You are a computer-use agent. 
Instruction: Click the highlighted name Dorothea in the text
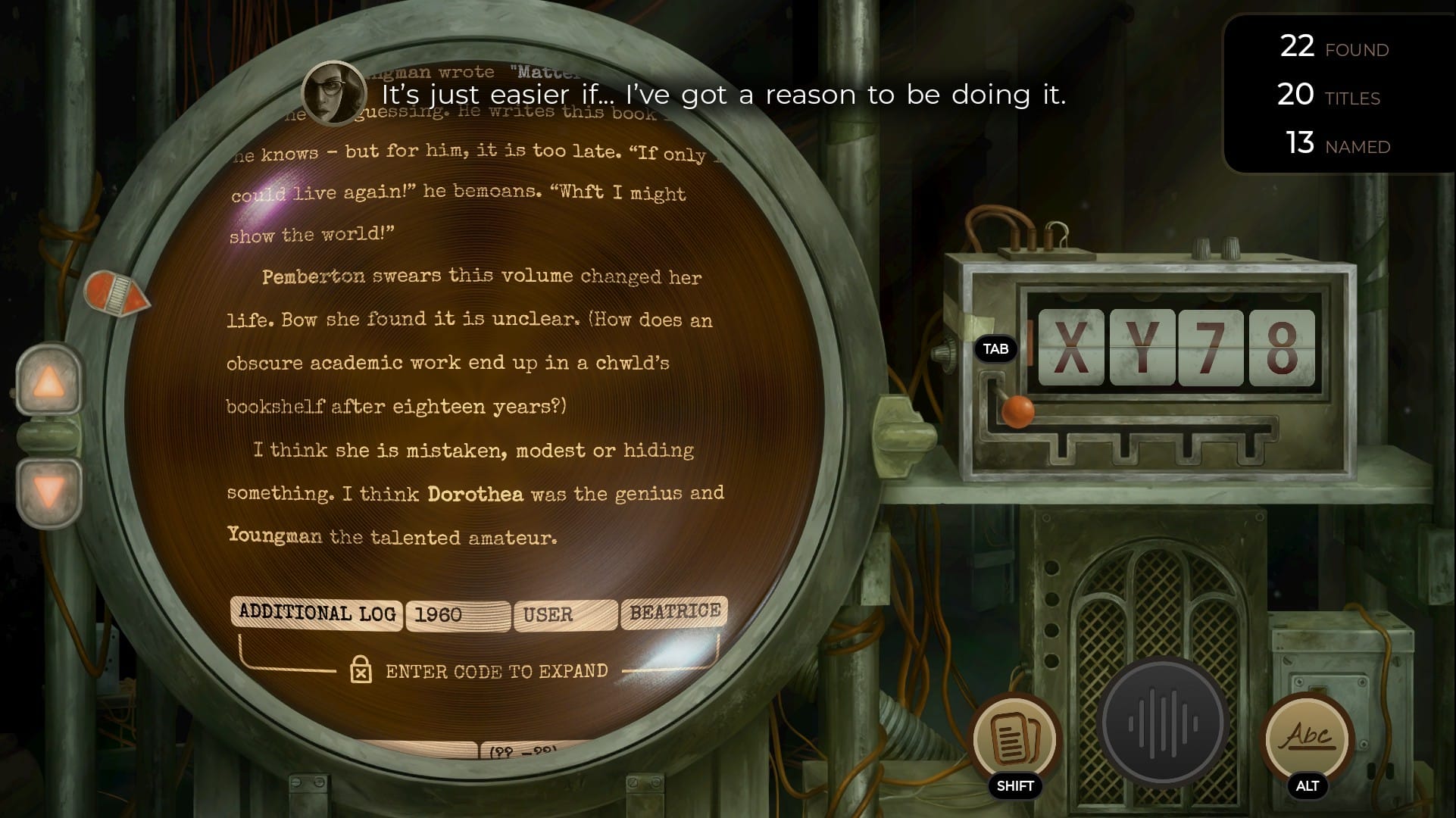pos(473,493)
